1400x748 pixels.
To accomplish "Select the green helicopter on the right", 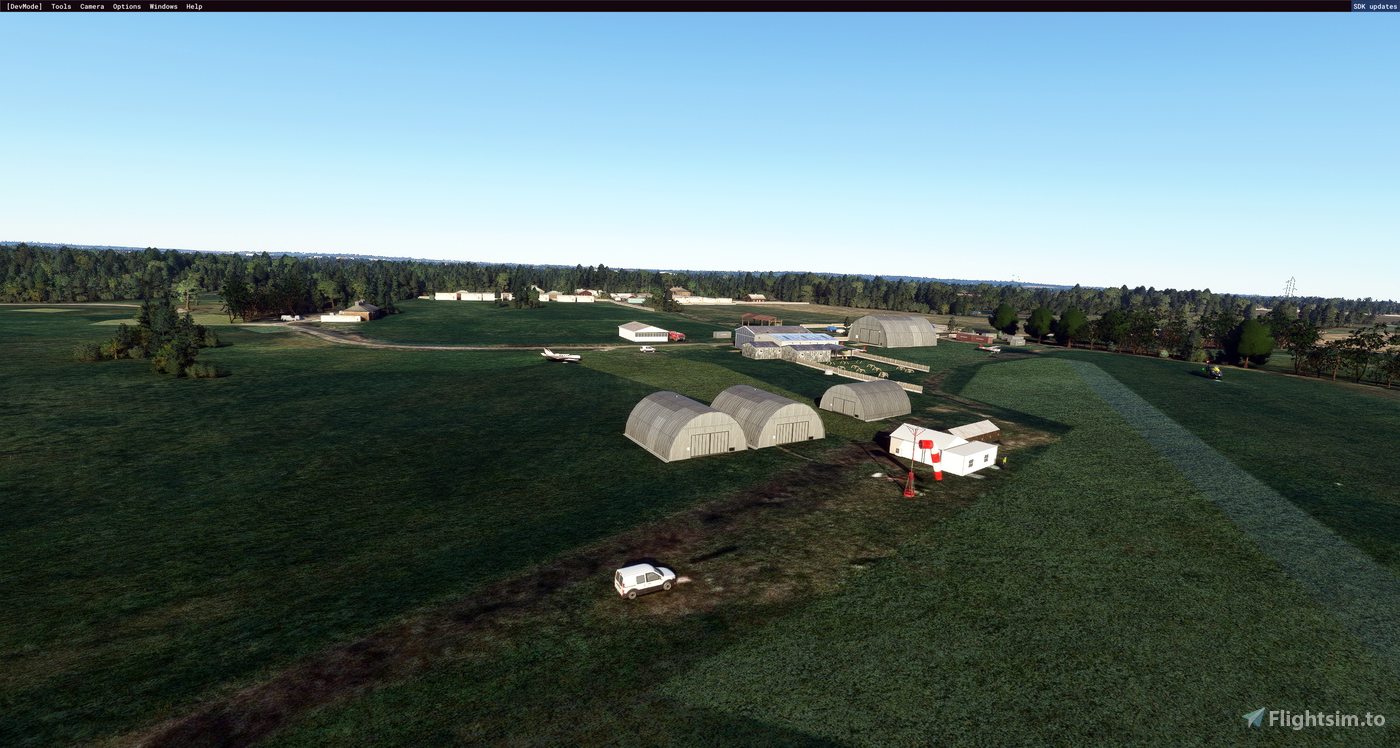I will (1216, 371).
